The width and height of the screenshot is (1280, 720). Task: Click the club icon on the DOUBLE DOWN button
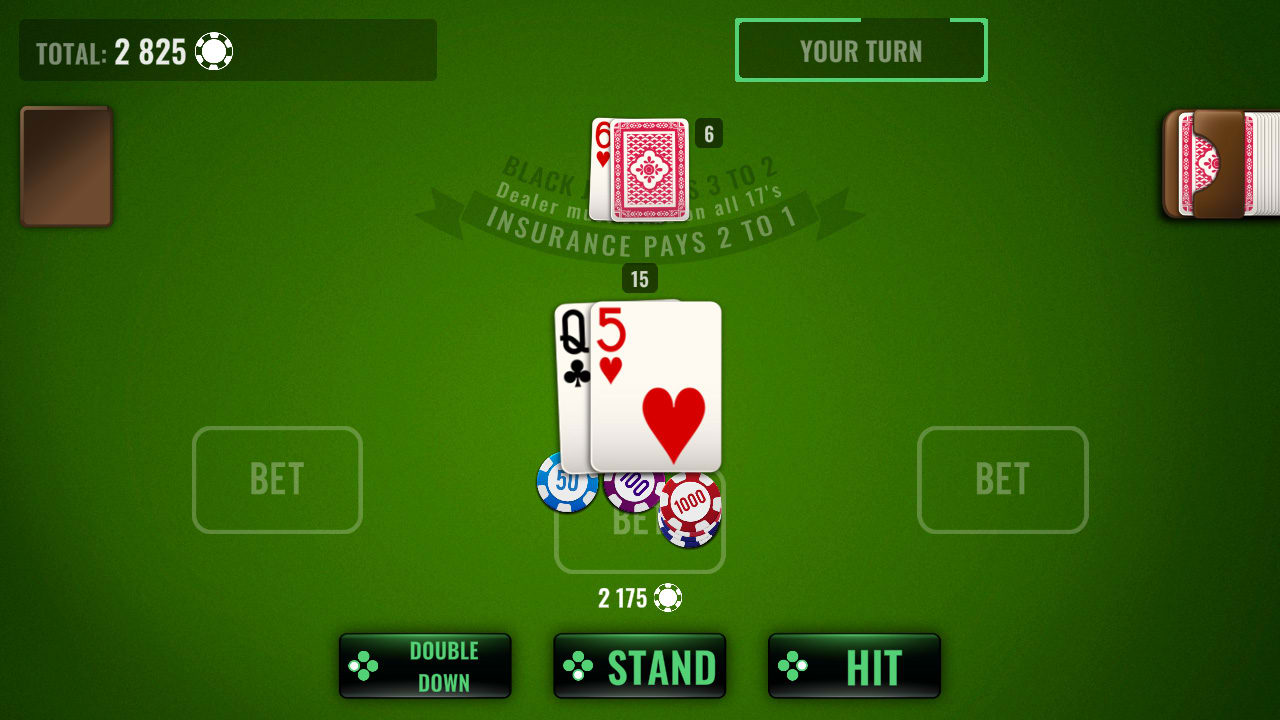(362, 665)
